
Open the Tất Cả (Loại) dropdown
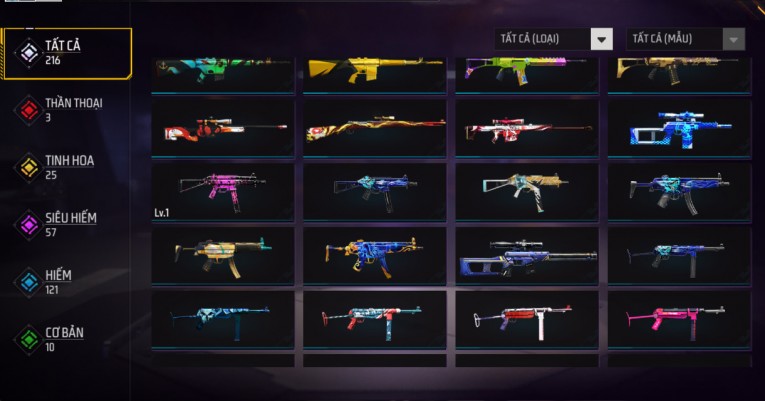(553, 39)
